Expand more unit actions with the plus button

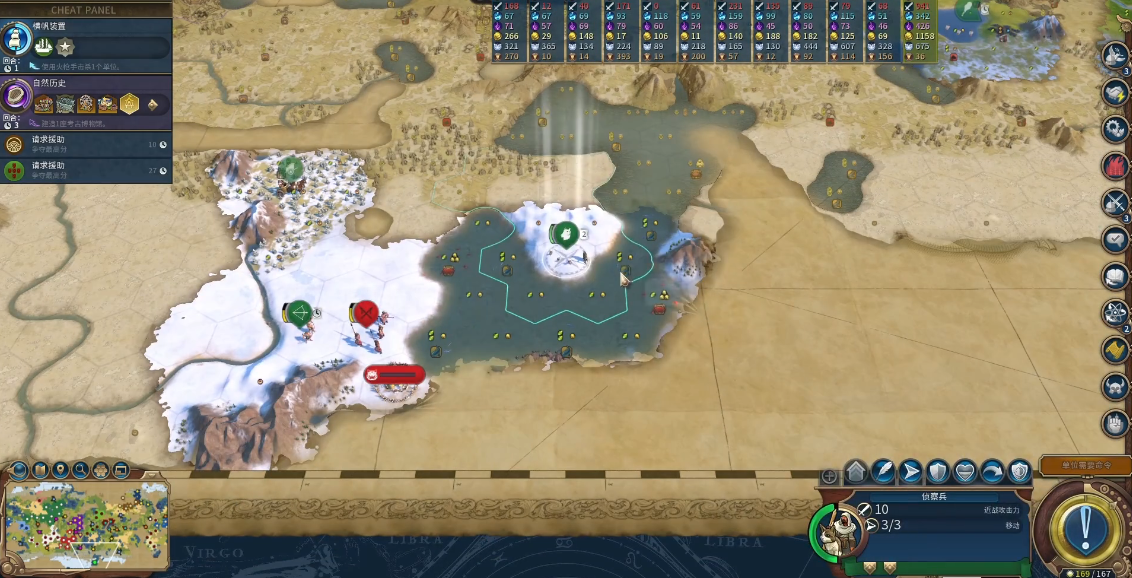point(829,476)
